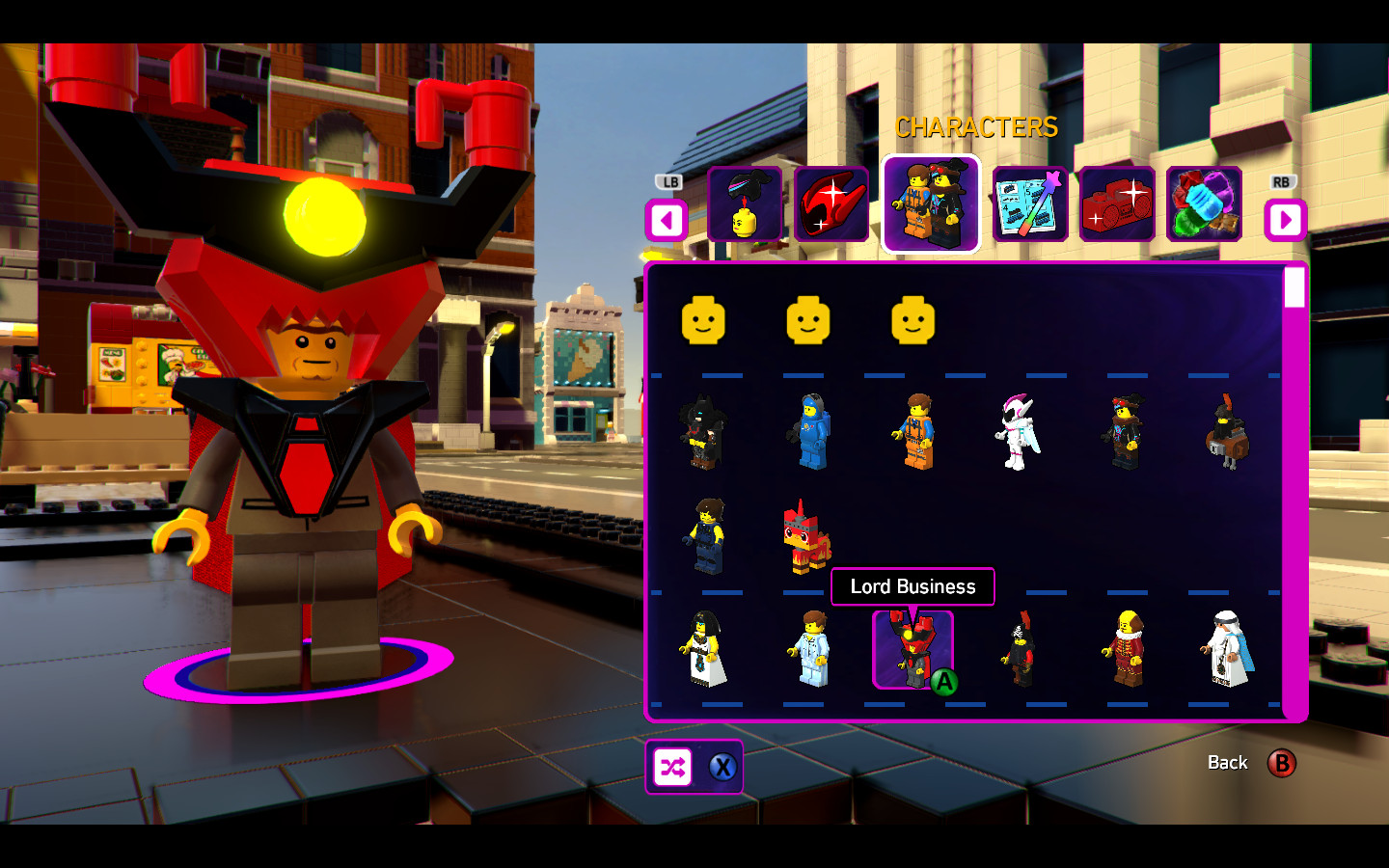
Task: Select the sparkling red brick category icon
Action: pos(1116,205)
